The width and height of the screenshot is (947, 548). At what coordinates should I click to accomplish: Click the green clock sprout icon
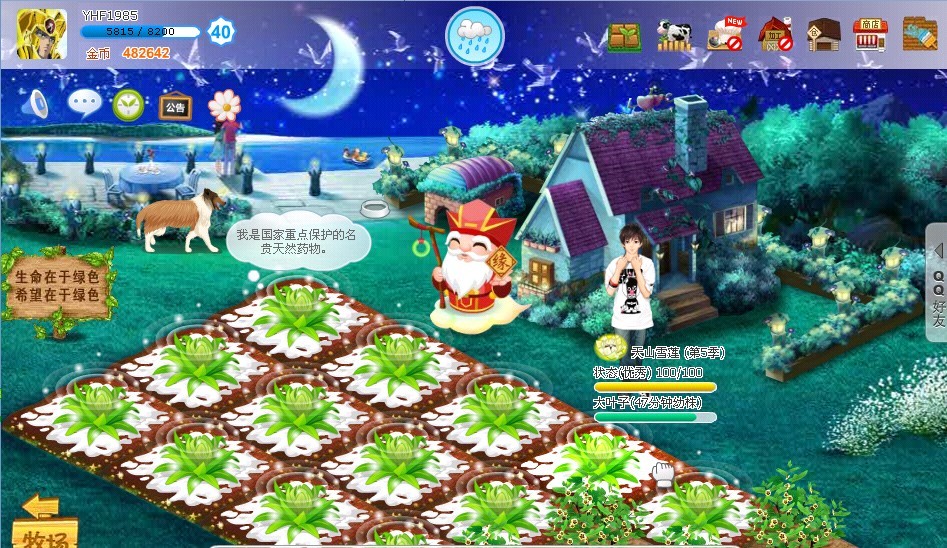click(128, 103)
